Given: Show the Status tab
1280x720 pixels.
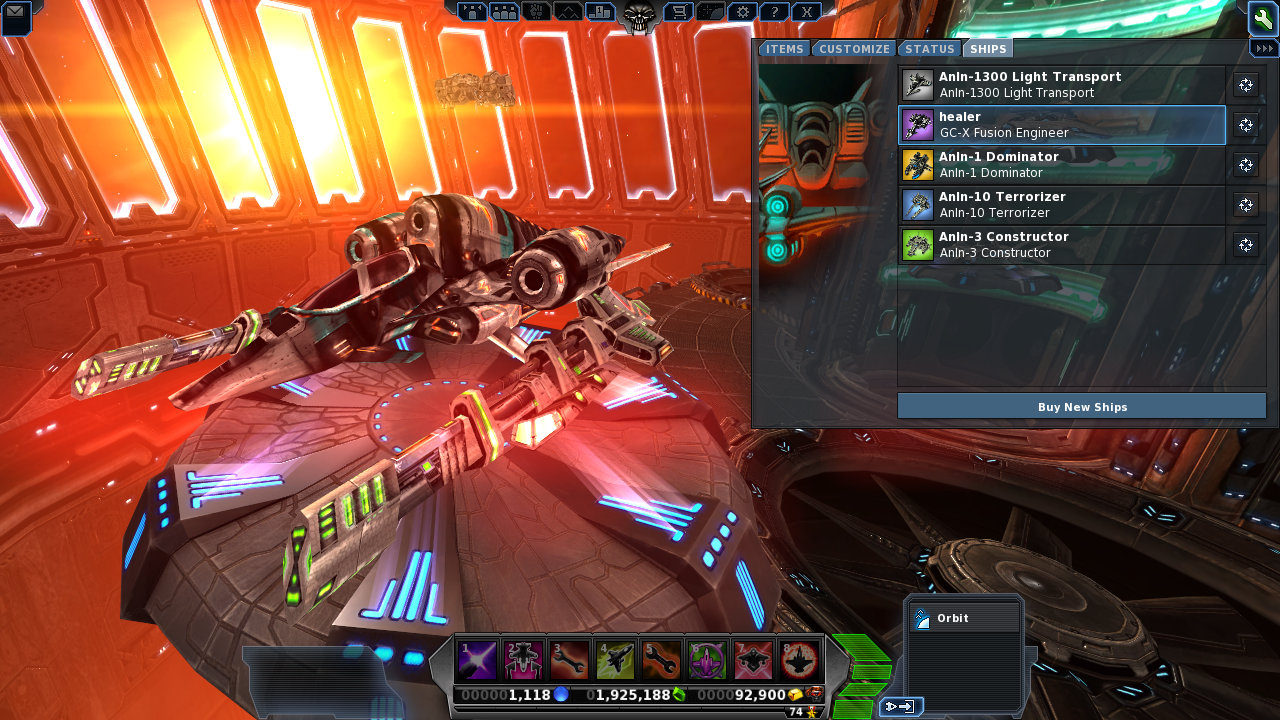Looking at the screenshot, I should [930, 49].
